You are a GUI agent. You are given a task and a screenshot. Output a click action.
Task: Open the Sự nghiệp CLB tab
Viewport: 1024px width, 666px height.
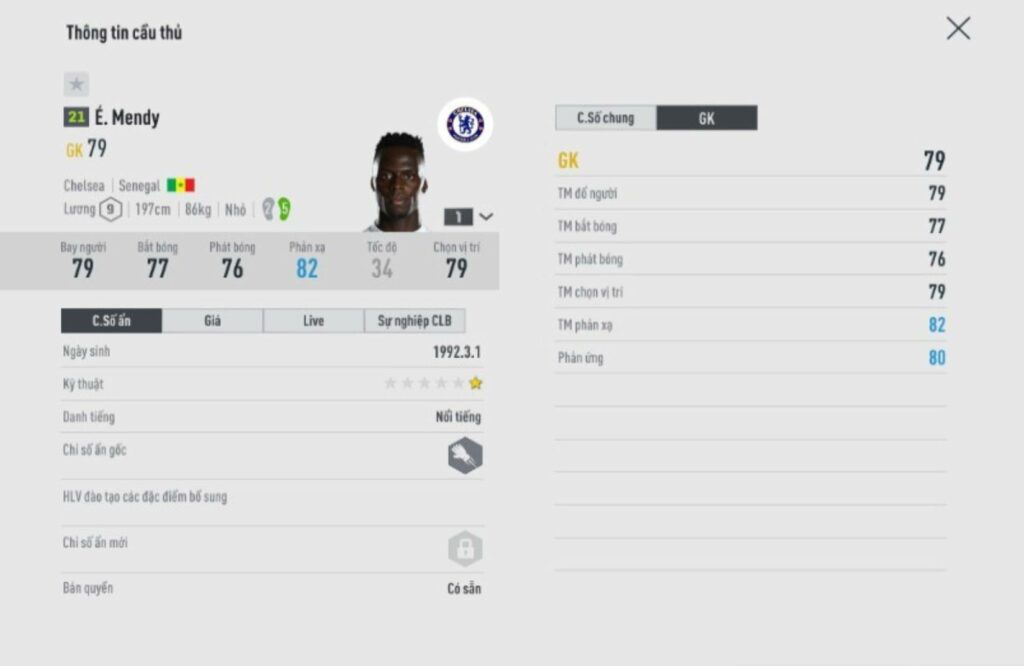[x=414, y=321]
